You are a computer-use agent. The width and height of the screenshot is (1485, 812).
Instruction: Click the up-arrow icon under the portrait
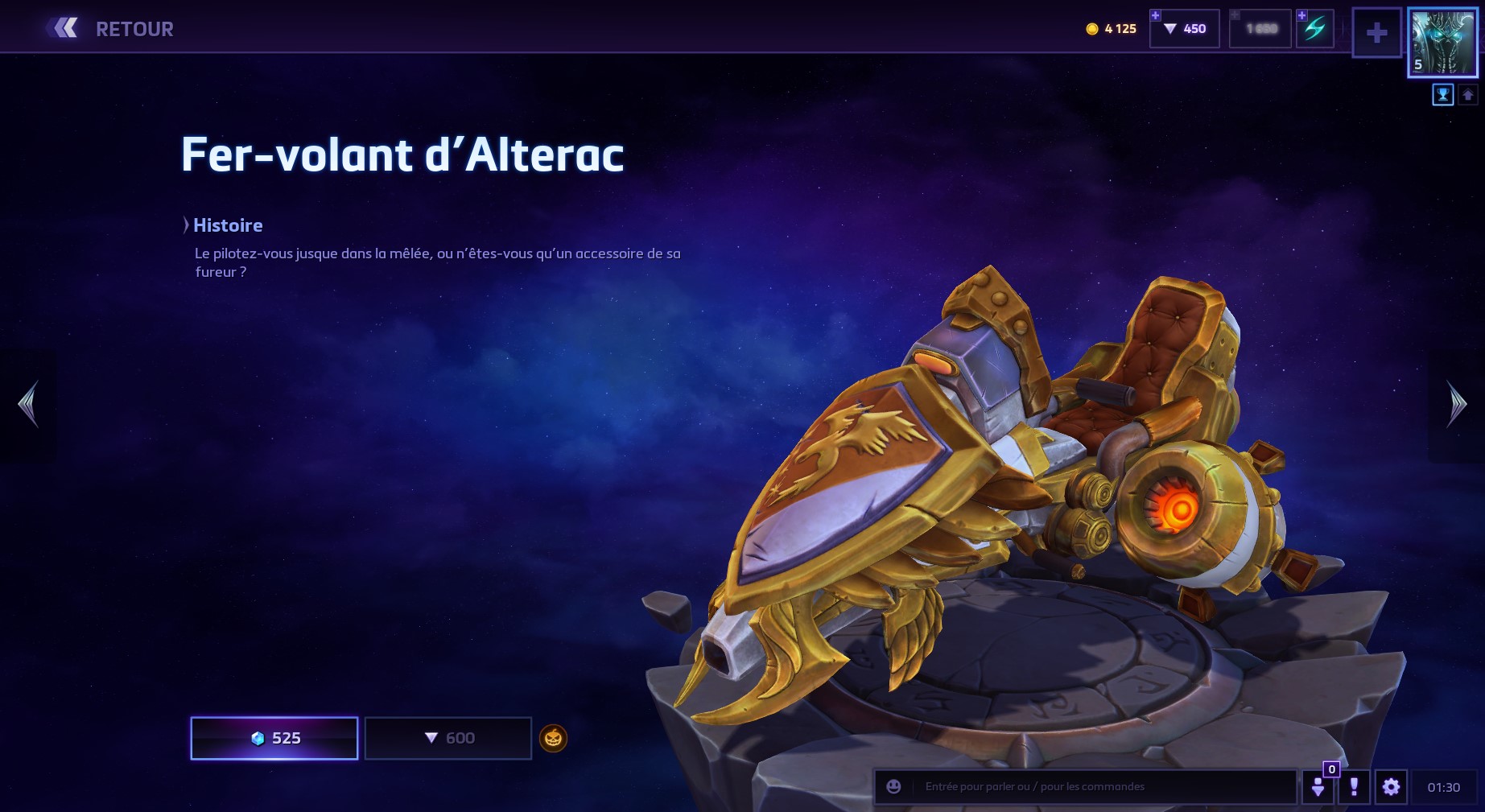tap(1467, 95)
